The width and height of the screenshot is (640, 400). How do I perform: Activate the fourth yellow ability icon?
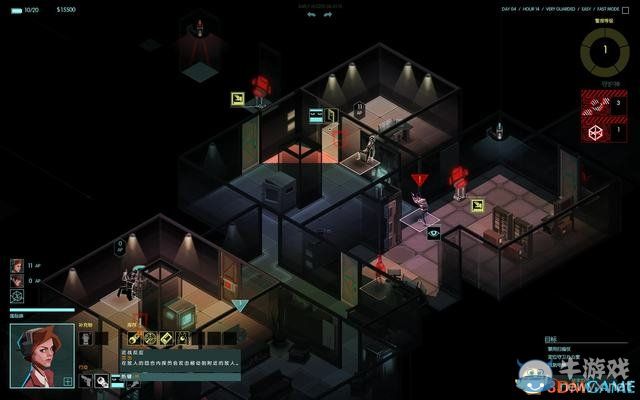point(182,338)
